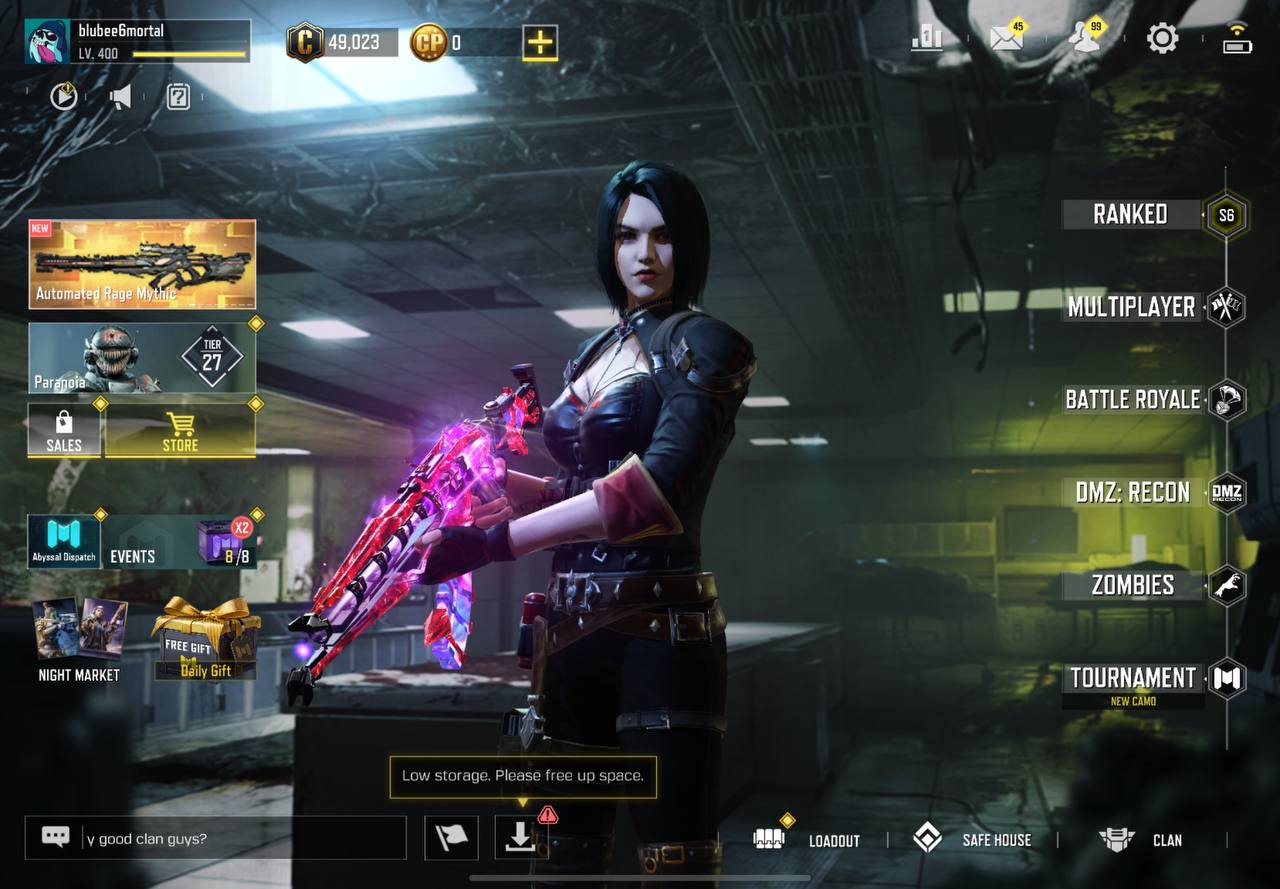Screen dimensions: 1280x889
Task: Open the Zombies mode
Action: (x=1132, y=585)
